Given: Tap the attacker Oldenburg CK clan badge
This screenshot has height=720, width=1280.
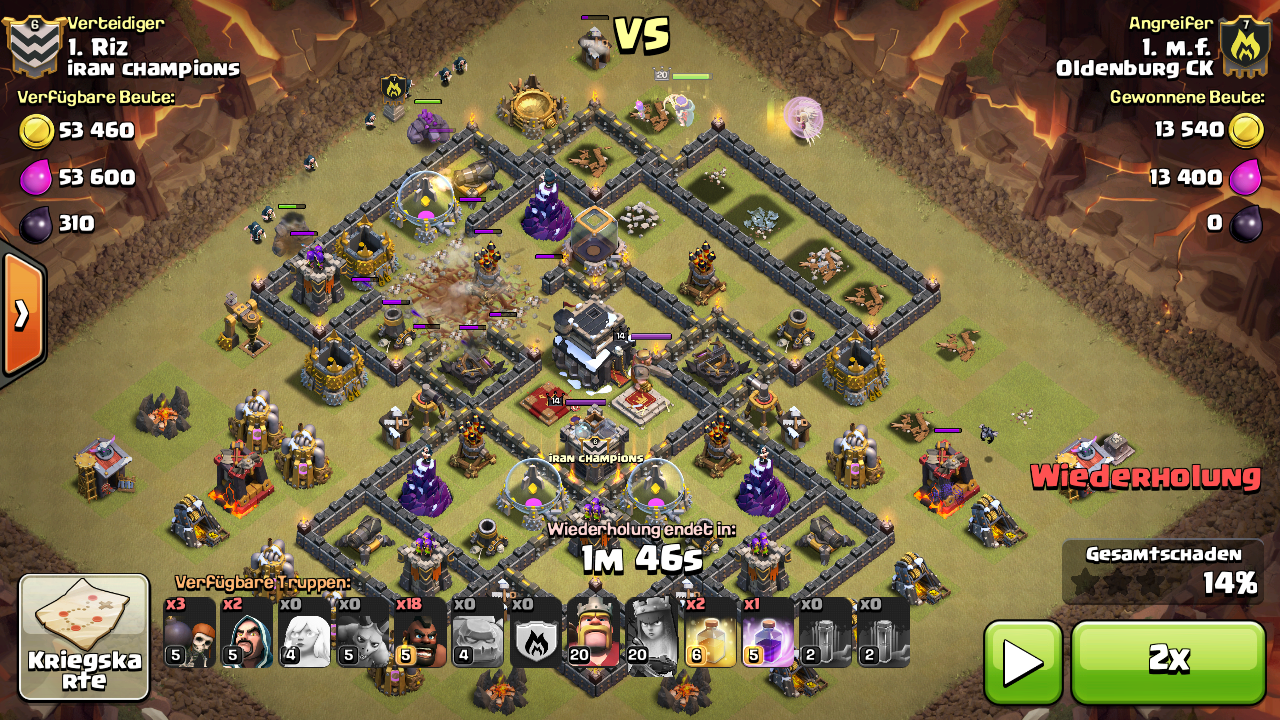Looking at the screenshot, I should coord(1244,47).
